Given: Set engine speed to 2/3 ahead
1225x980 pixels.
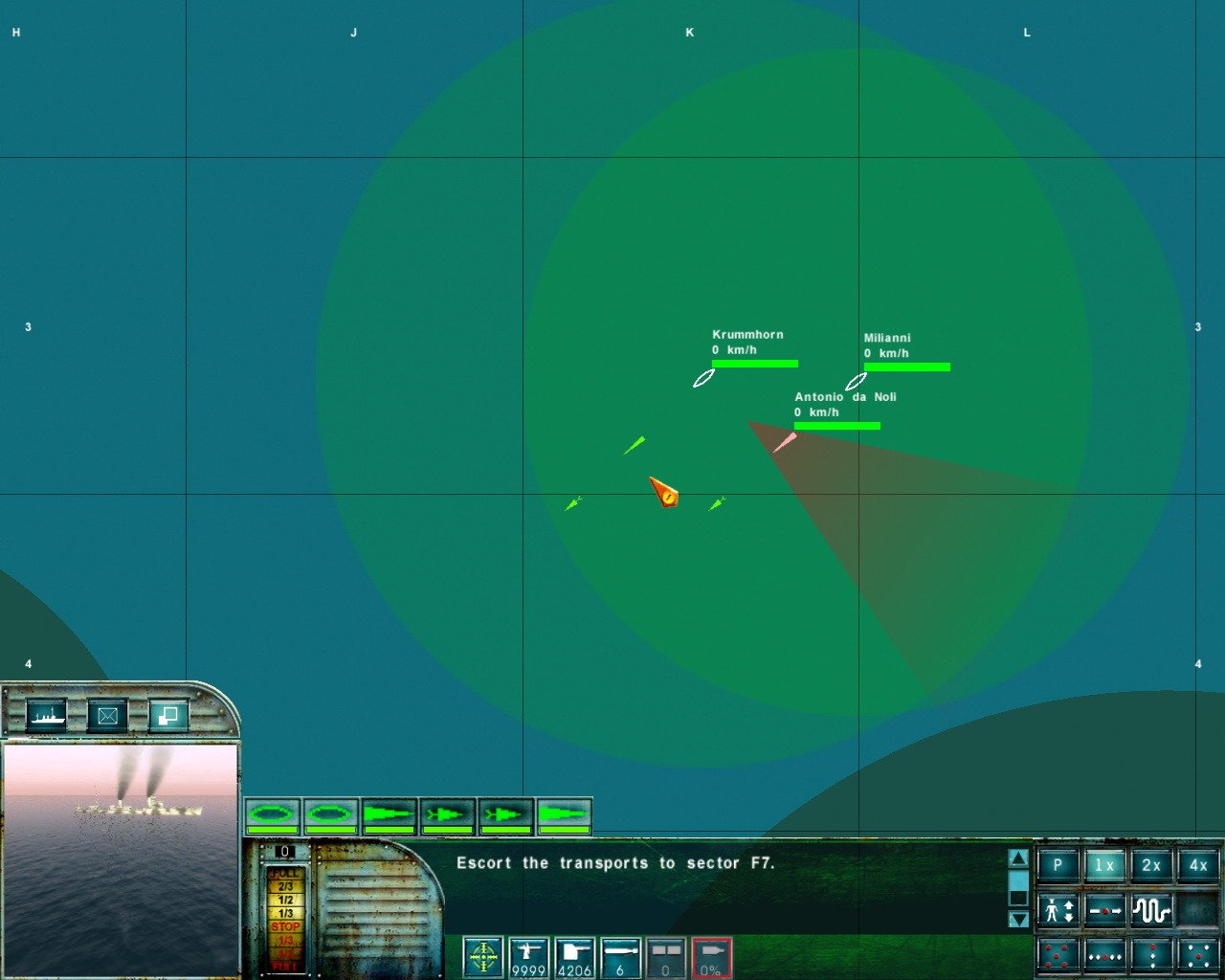Looking at the screenshot, I should 285,886.
